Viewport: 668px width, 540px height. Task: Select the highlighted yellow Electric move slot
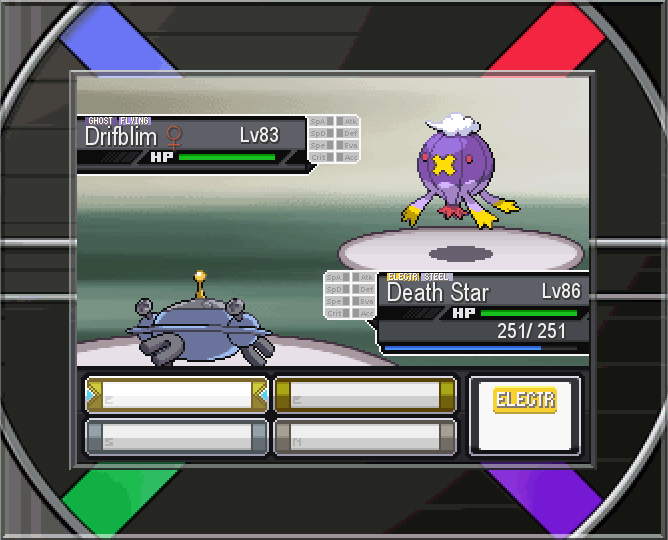(177, 395)
